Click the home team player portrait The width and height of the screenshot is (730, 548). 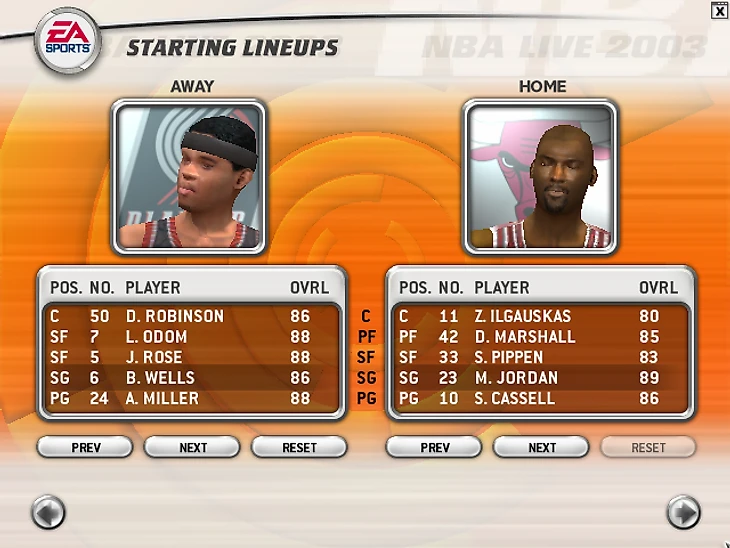point(540,176)
